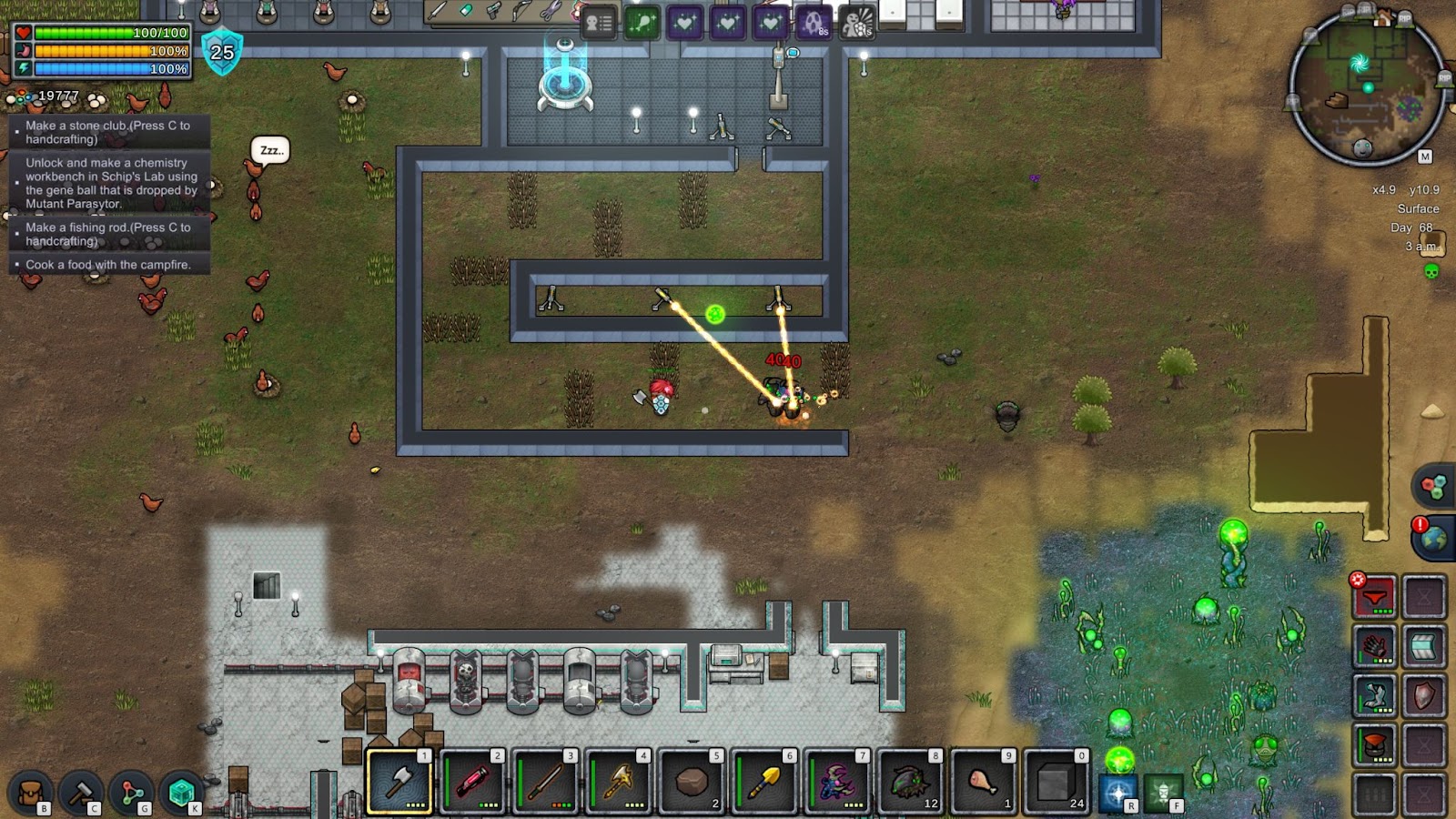
Task: Open the backpack inventory icon
Action: coord(30,793)
